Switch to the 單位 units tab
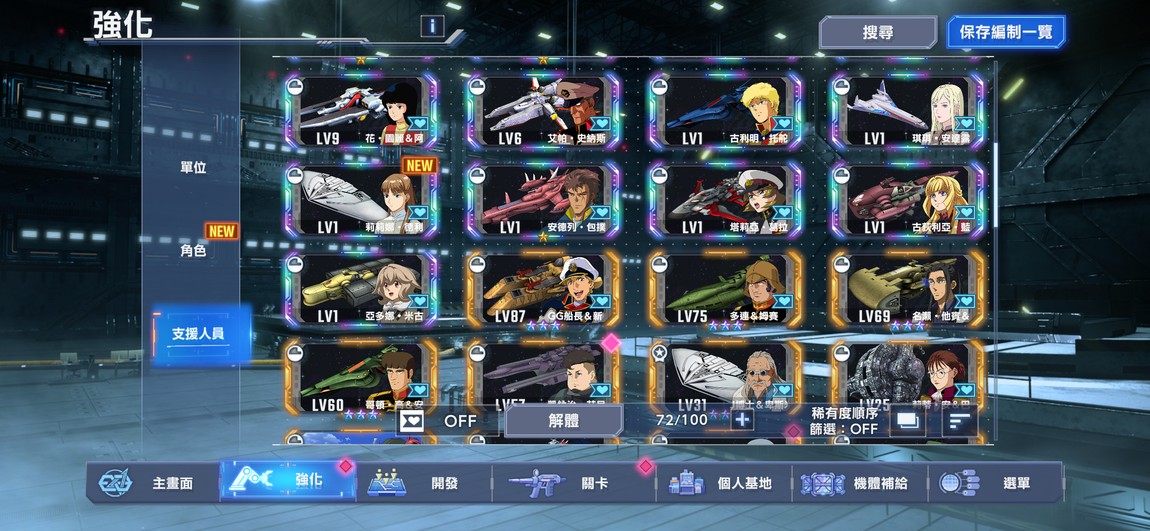Image resolution: width=1150 pixels, height=531 pixels. 193,167
